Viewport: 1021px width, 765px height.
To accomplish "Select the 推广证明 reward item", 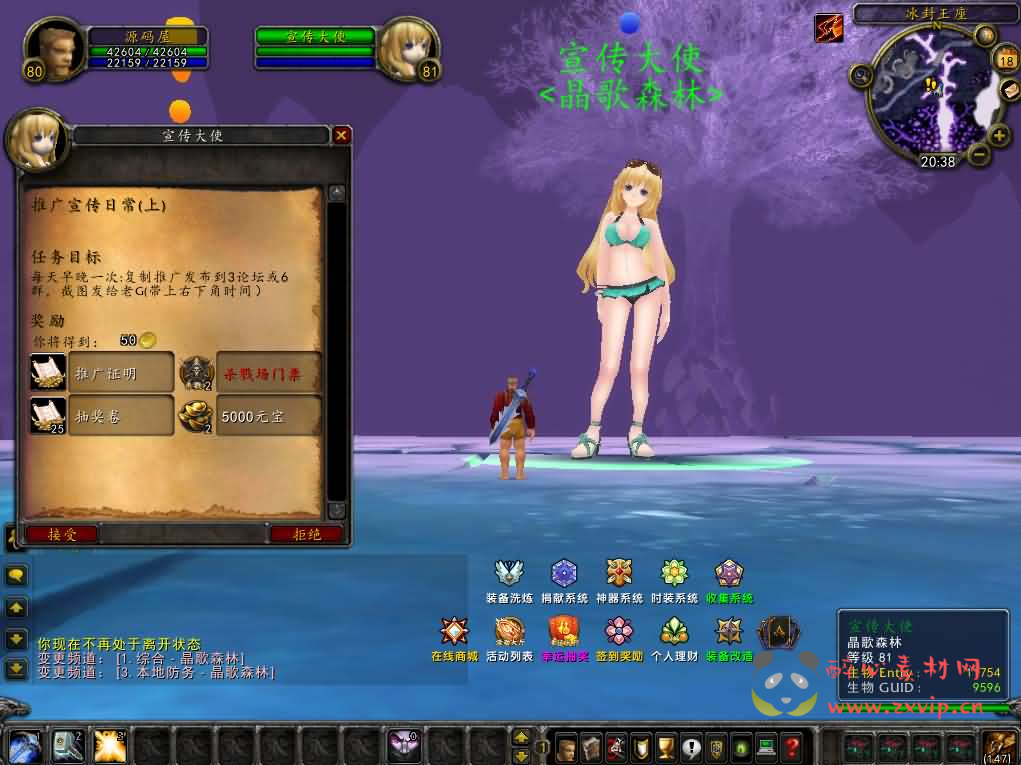I will click(x=102, y=373).
